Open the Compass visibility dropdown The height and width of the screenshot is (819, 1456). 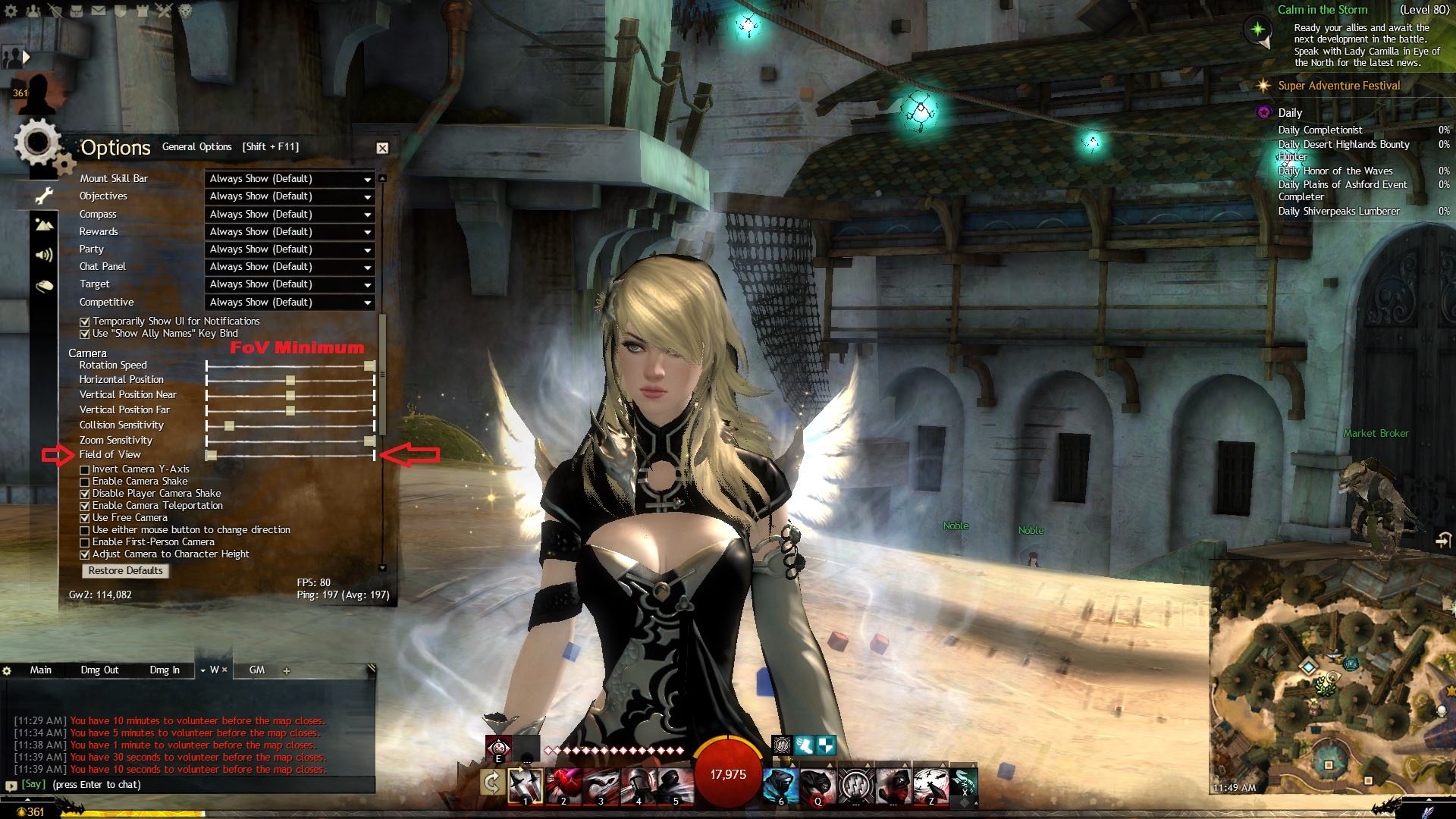pyautogui.click(x=290, y=215)
